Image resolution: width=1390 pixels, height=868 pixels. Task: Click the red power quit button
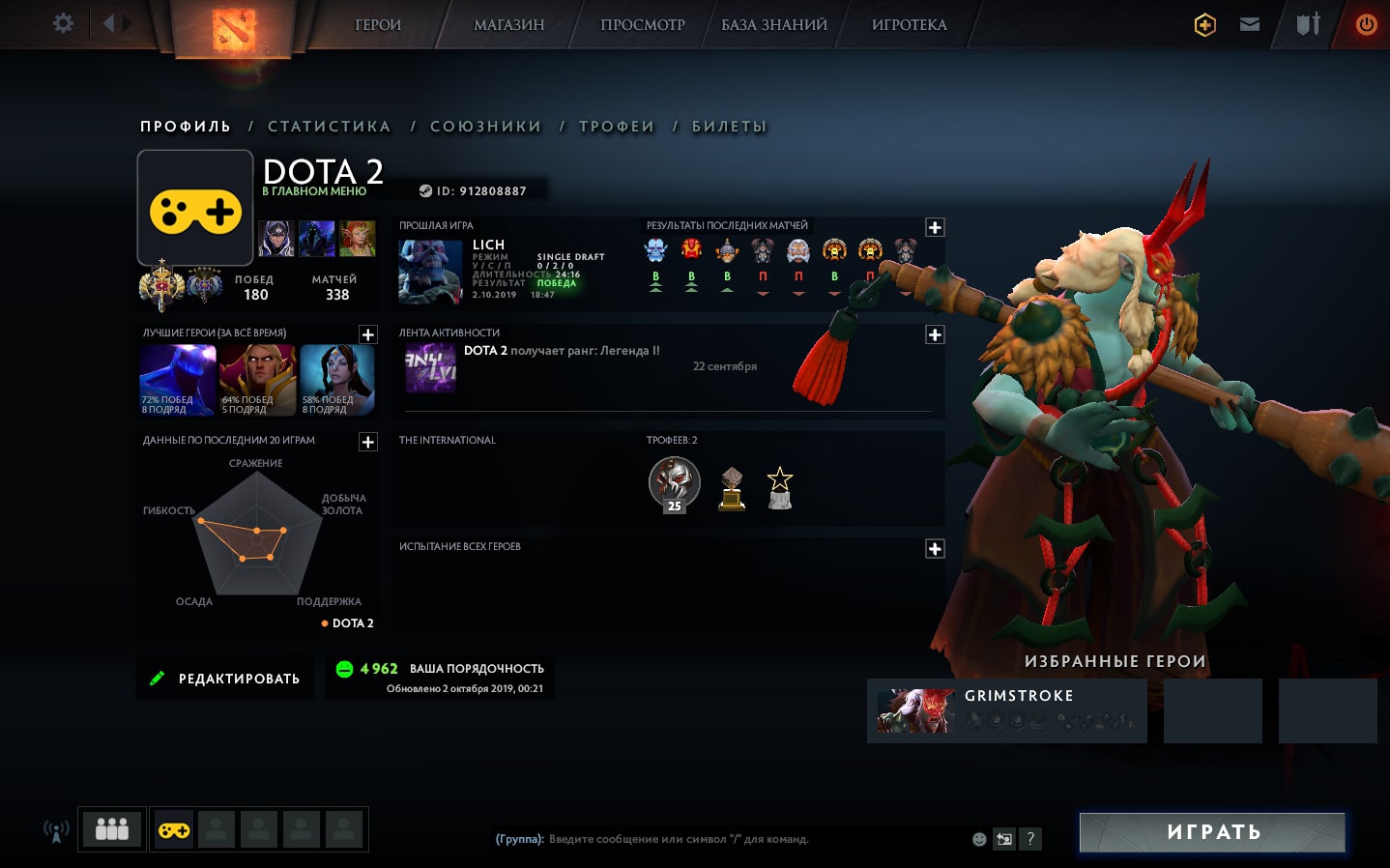click(x=1366, y=25)
